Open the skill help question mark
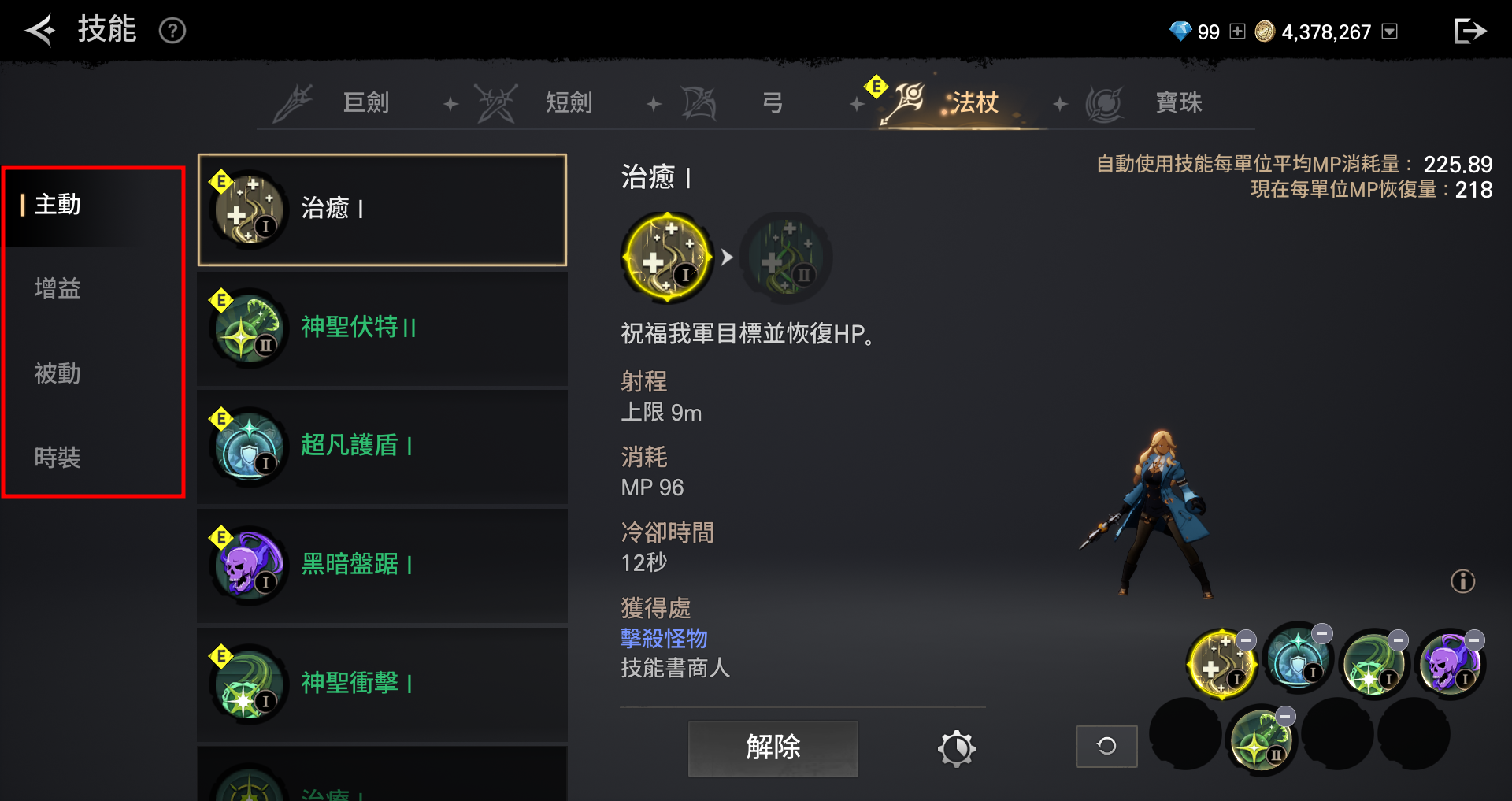Image resolution: width=1512 pixels, height=801 pixels. pyautogui.click(x=172, y=31)
